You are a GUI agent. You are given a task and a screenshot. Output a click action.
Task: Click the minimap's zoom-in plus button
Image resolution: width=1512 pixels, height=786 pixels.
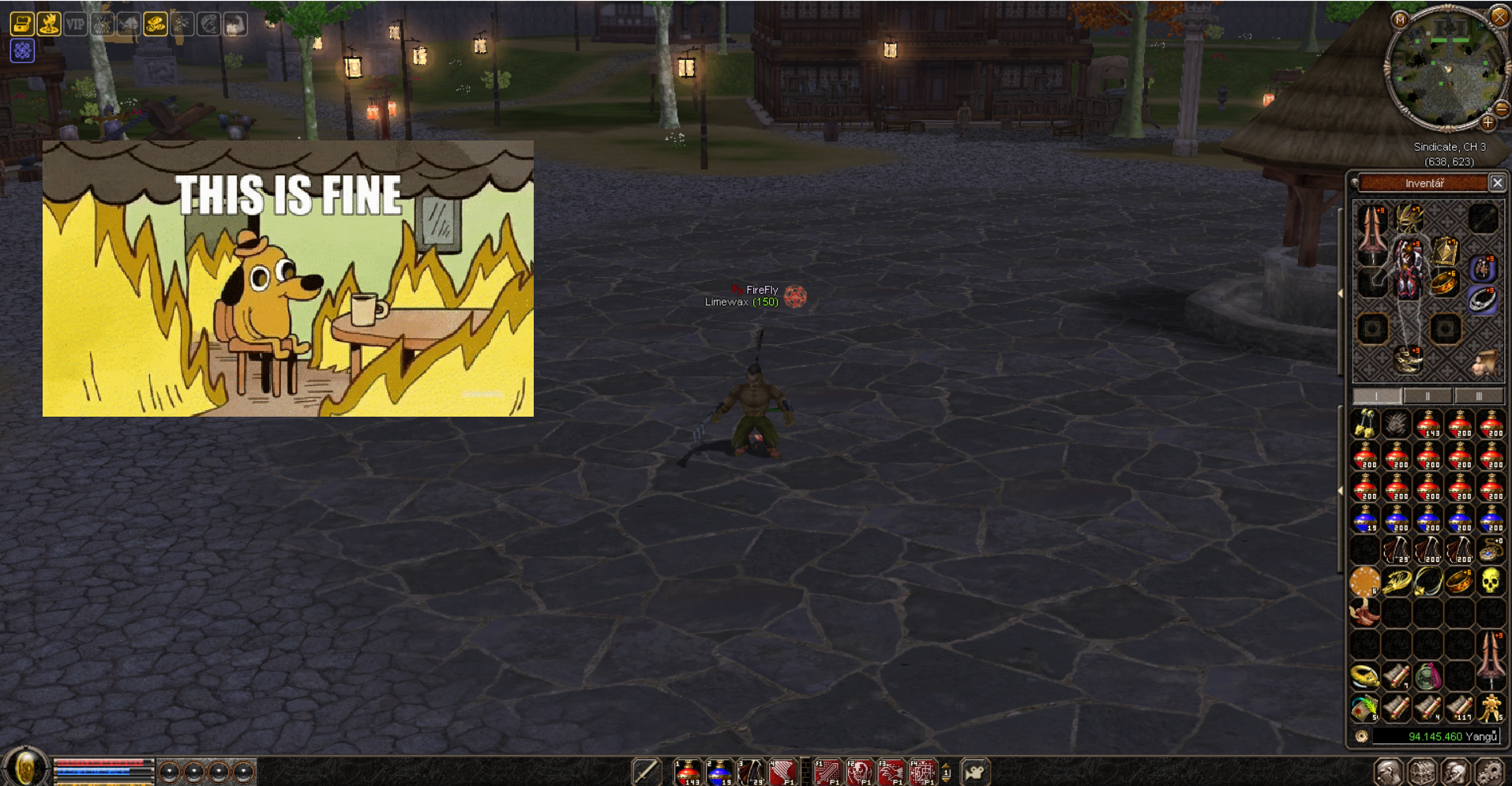1488,122
